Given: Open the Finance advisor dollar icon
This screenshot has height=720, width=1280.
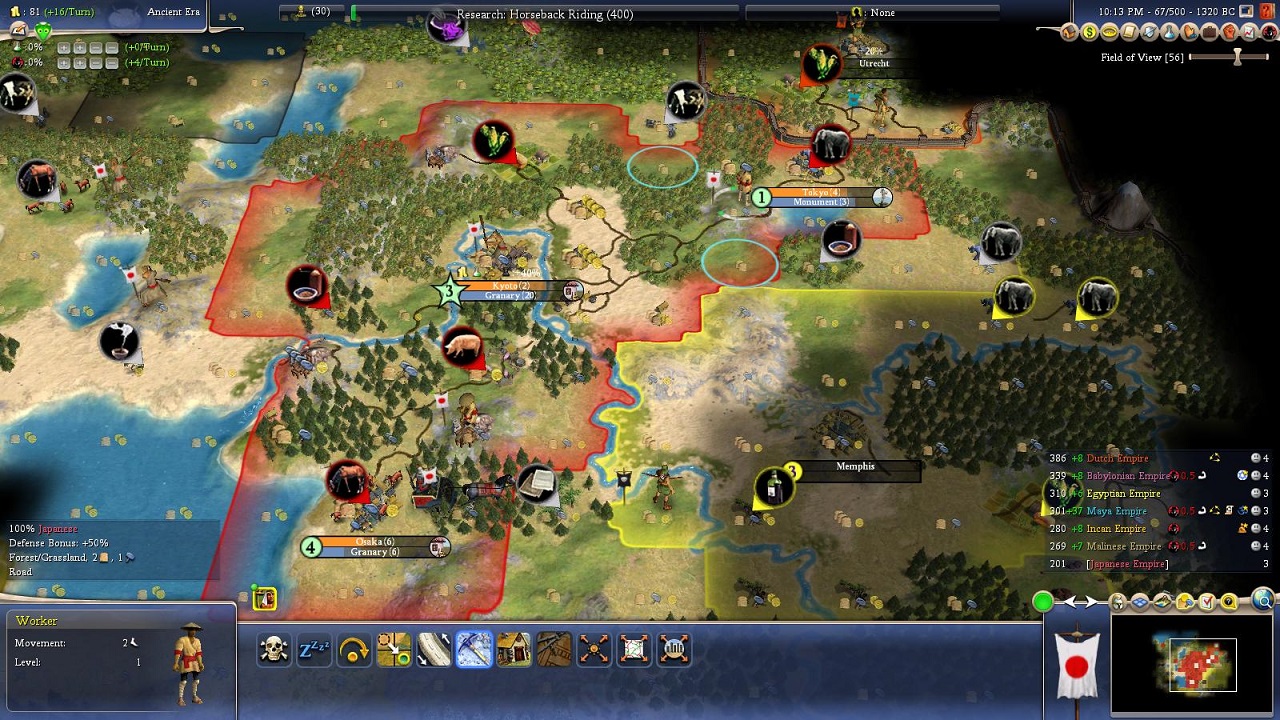Looking at the screenshot, I should 1089,33.
